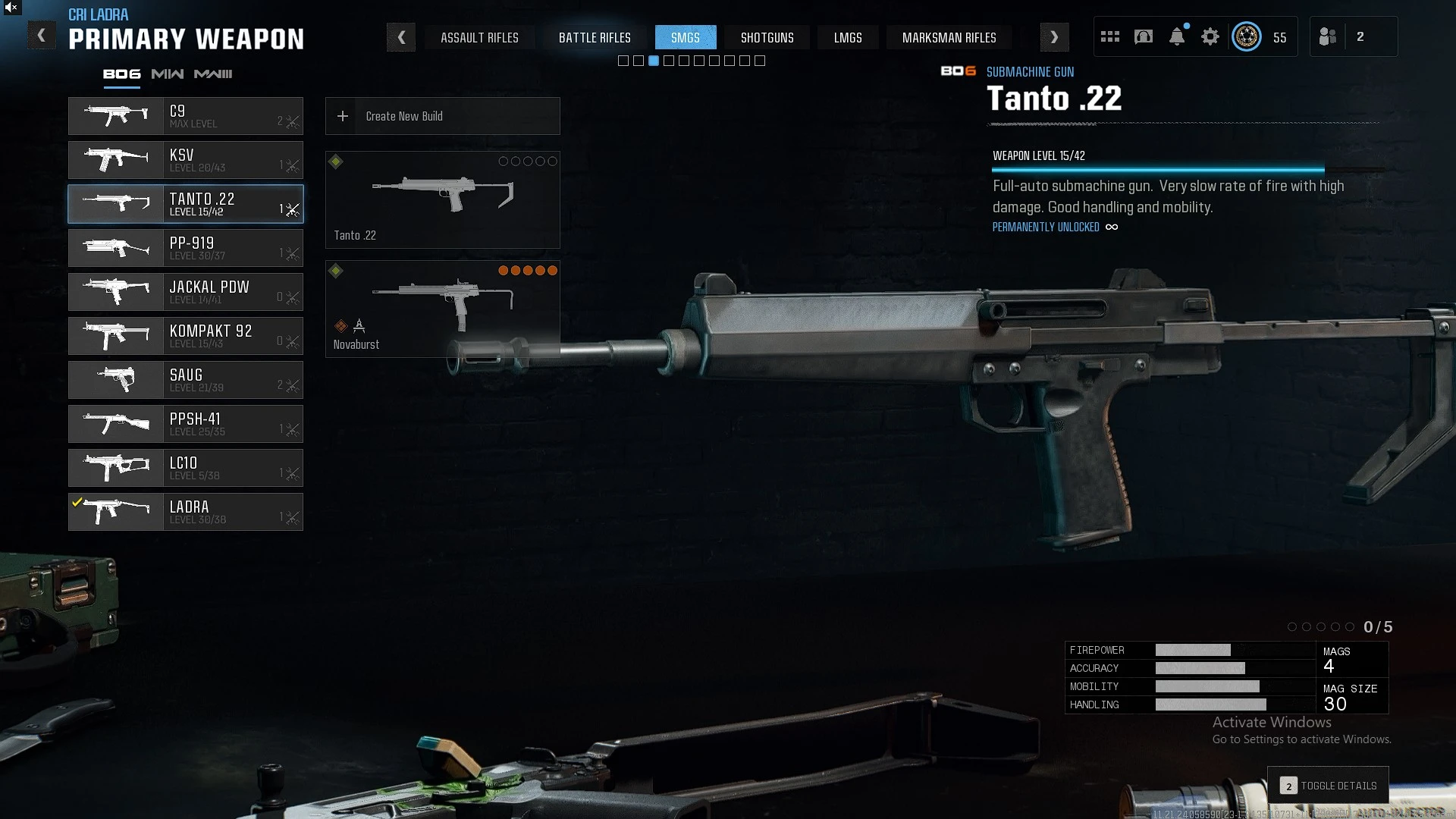Switch to Marksman Rifles tab
Image resolution: width=1456 pixels, height=819 pixels.
click(949, 37)
